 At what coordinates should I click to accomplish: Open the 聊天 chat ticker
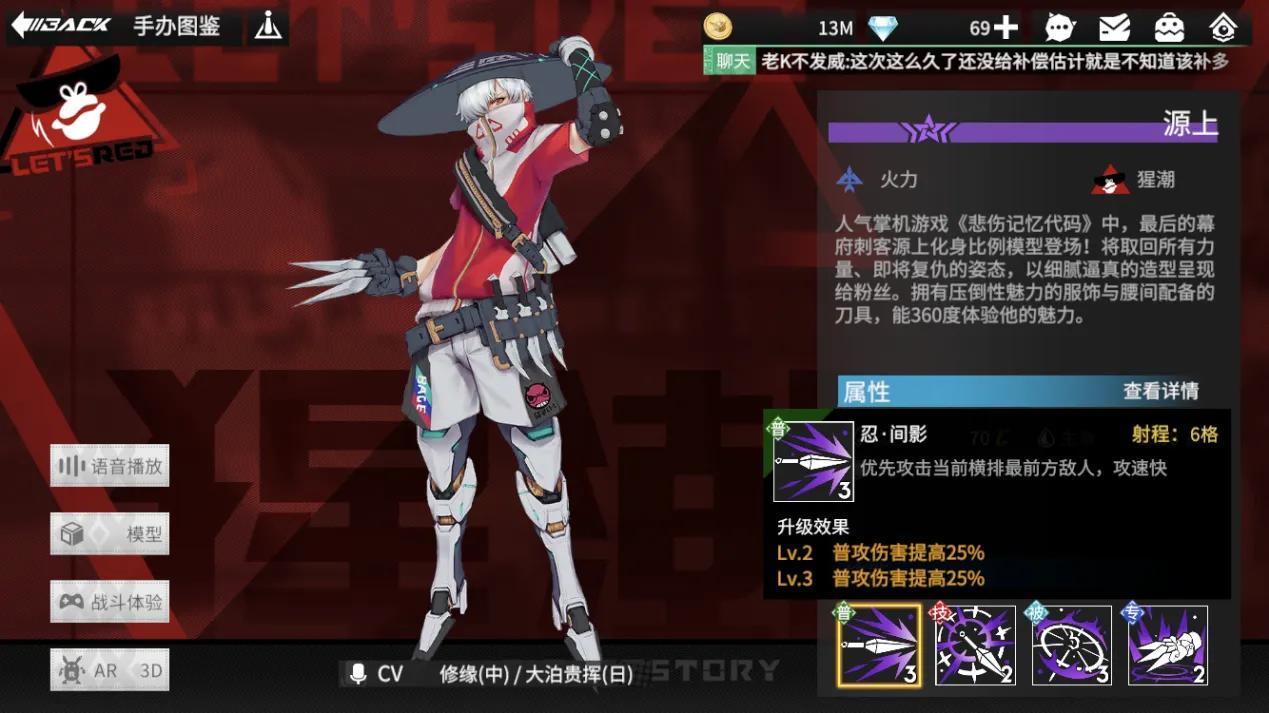pos(730,61)
